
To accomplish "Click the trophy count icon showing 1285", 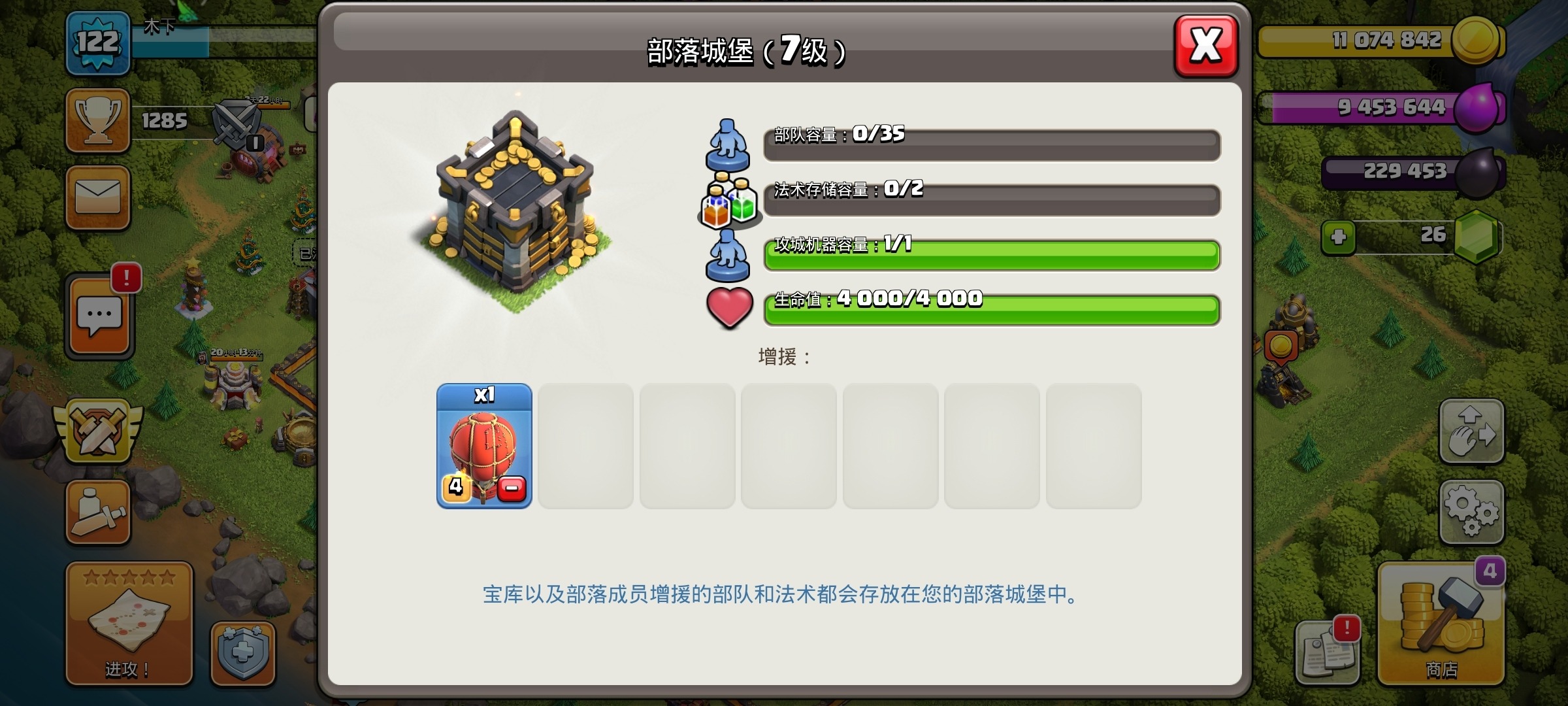I will [x=97, y=120].
